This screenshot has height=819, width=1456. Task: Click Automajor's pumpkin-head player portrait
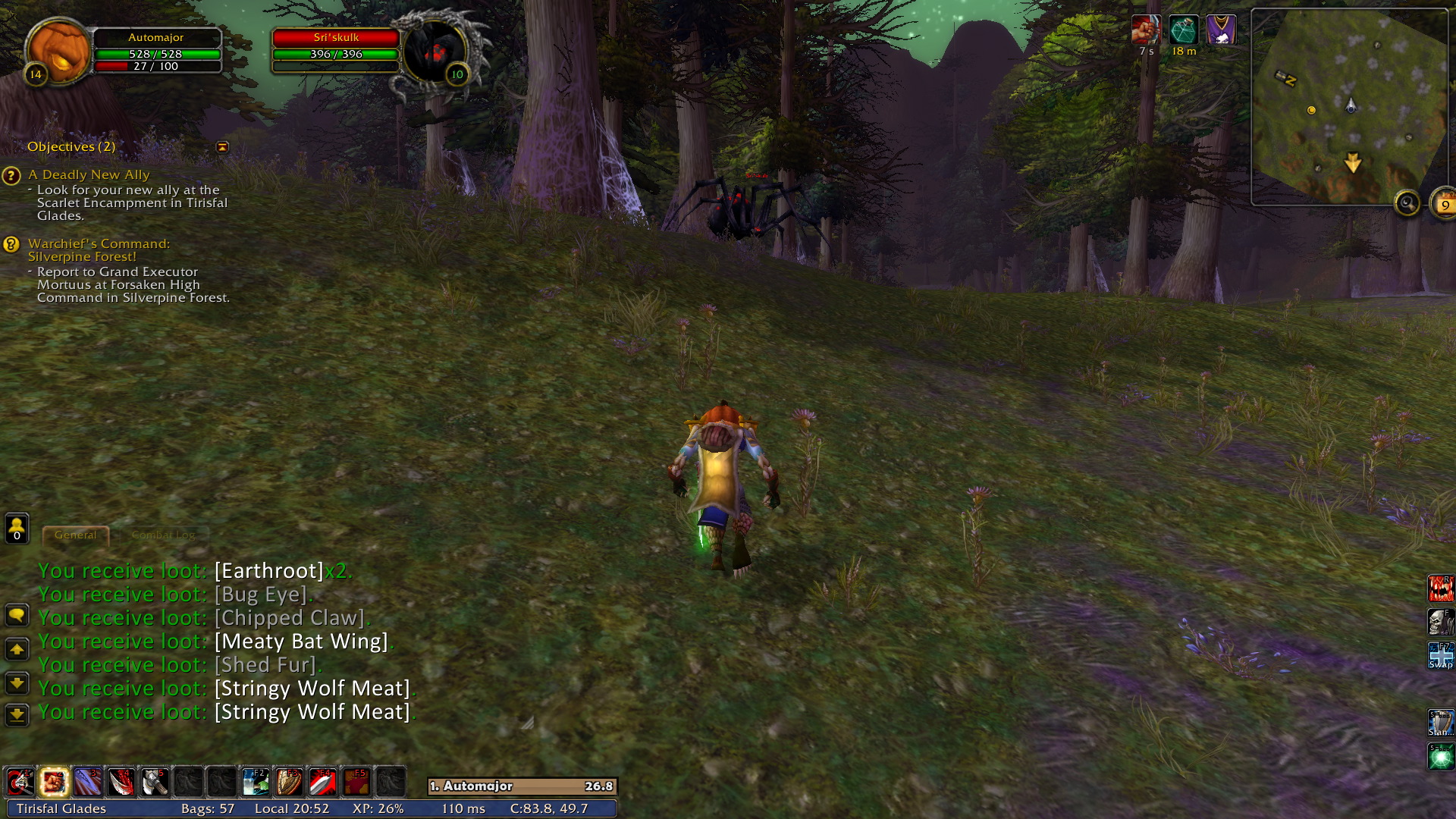click(x=58, y=49)
